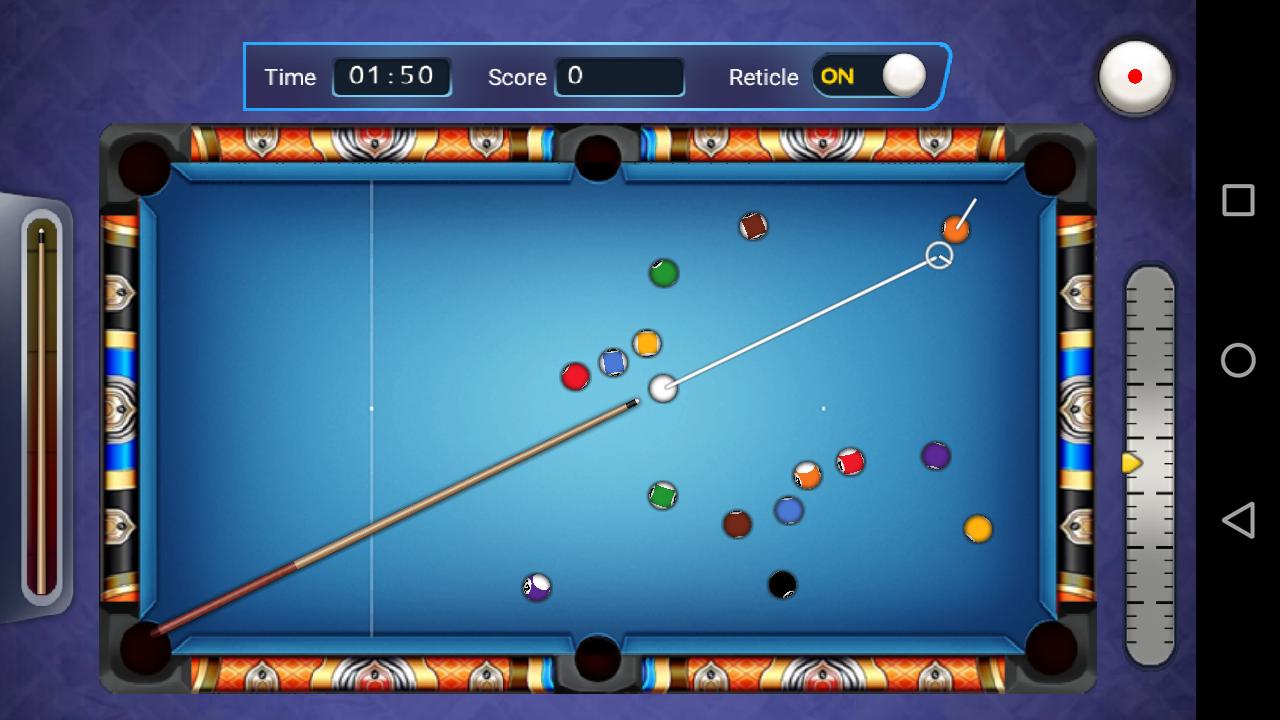Screen dimensions: 1280x720
Task: Tap the orange ball near top-right pocket
Action: [957, 229]
